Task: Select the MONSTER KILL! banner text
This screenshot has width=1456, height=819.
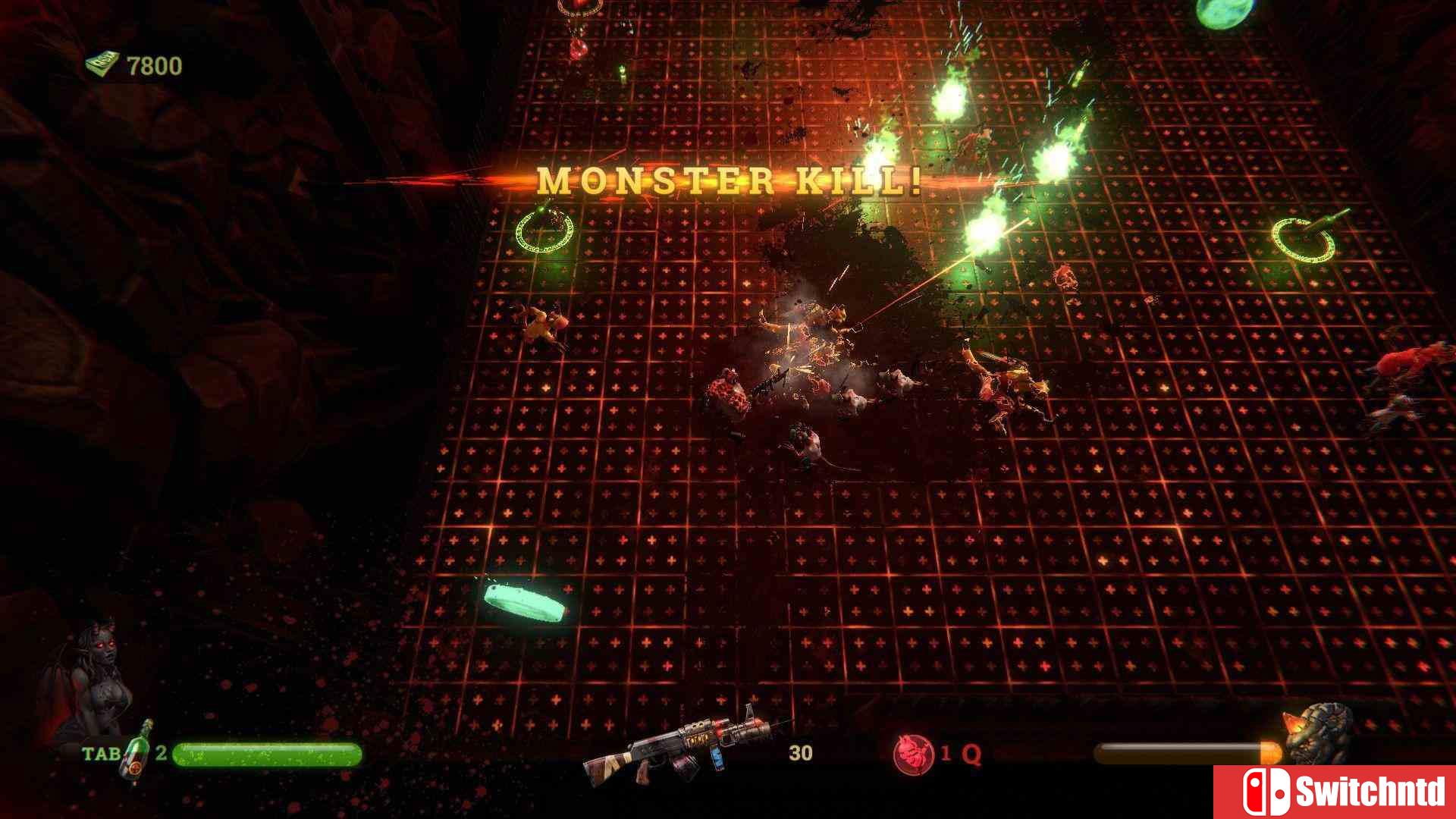Action: 728,180
